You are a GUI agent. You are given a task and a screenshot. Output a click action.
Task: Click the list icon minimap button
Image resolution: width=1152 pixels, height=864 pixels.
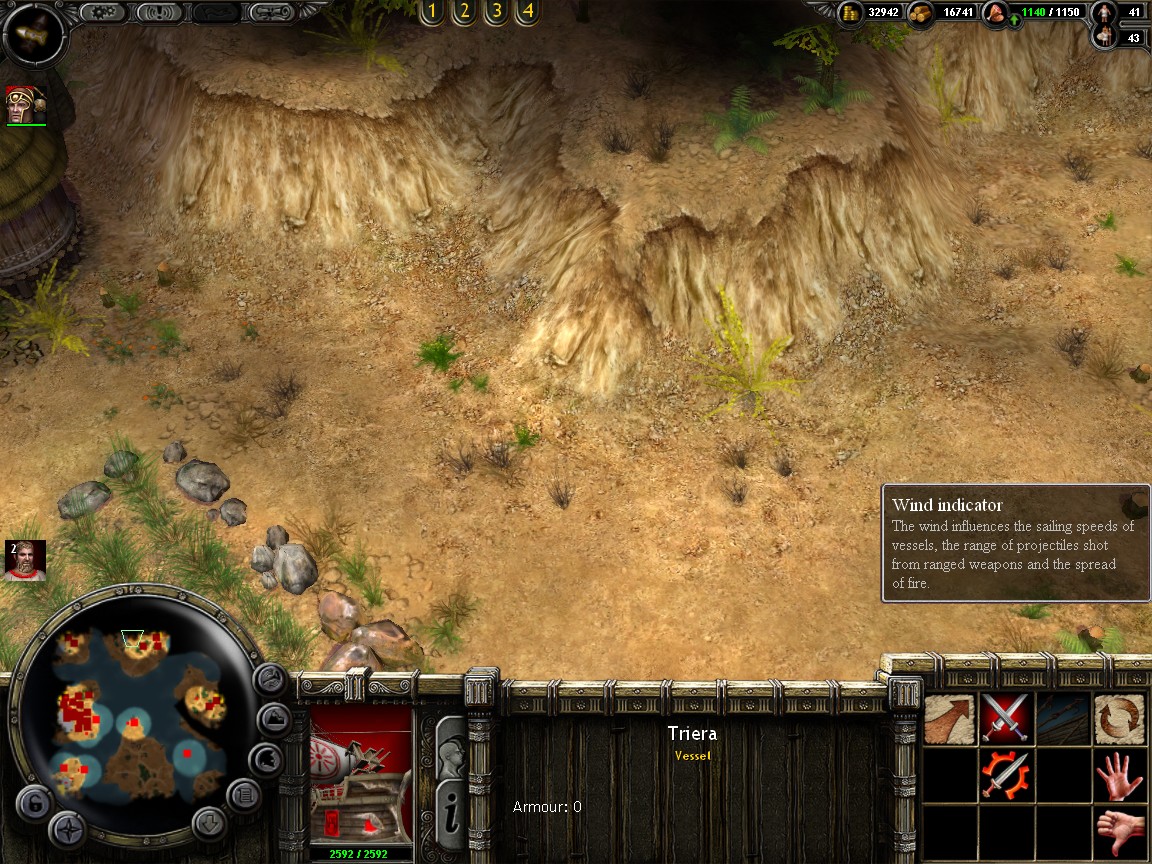click(x=243, y=796)
